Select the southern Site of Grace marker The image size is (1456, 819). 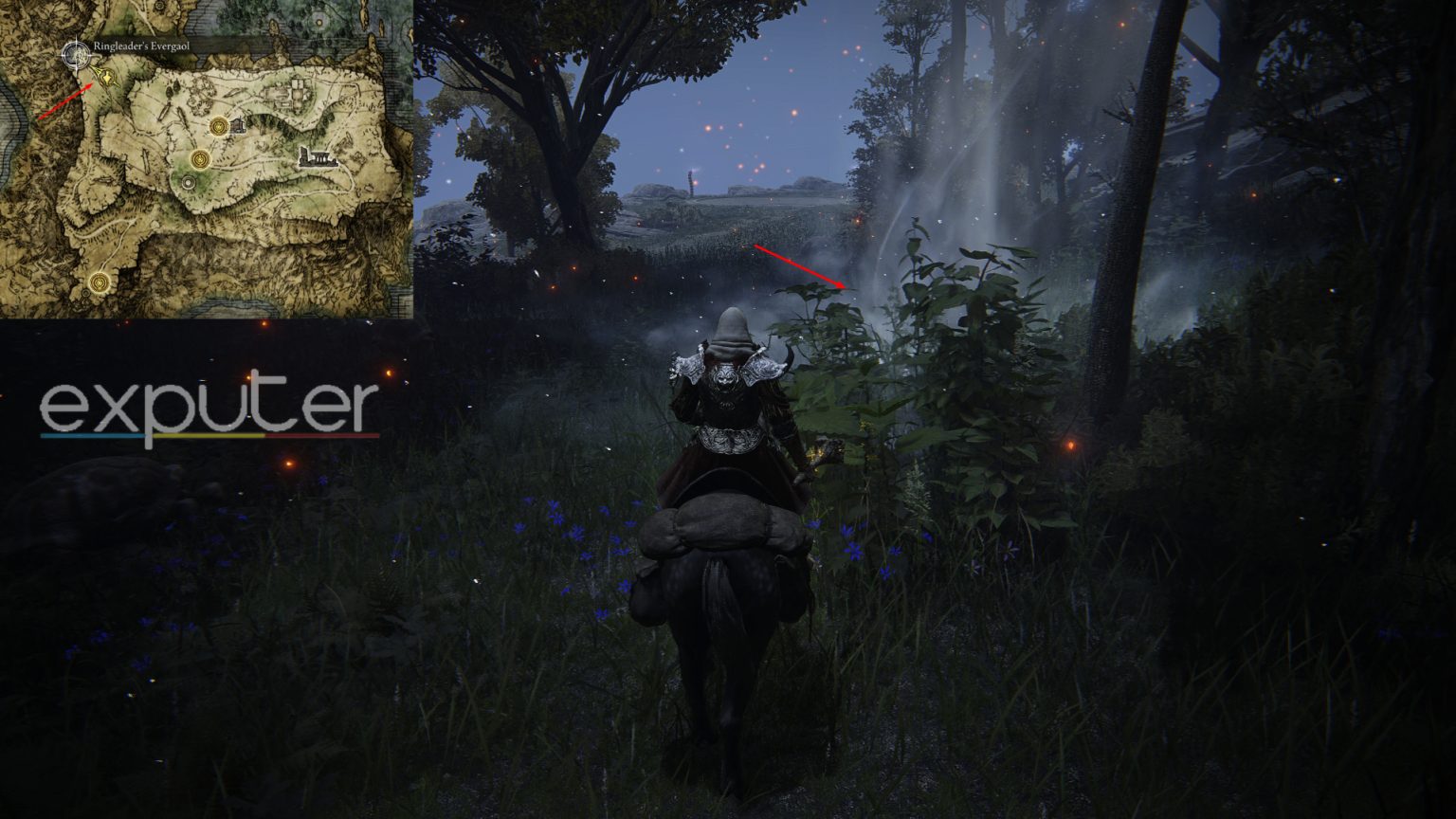(x=98, y=284)
